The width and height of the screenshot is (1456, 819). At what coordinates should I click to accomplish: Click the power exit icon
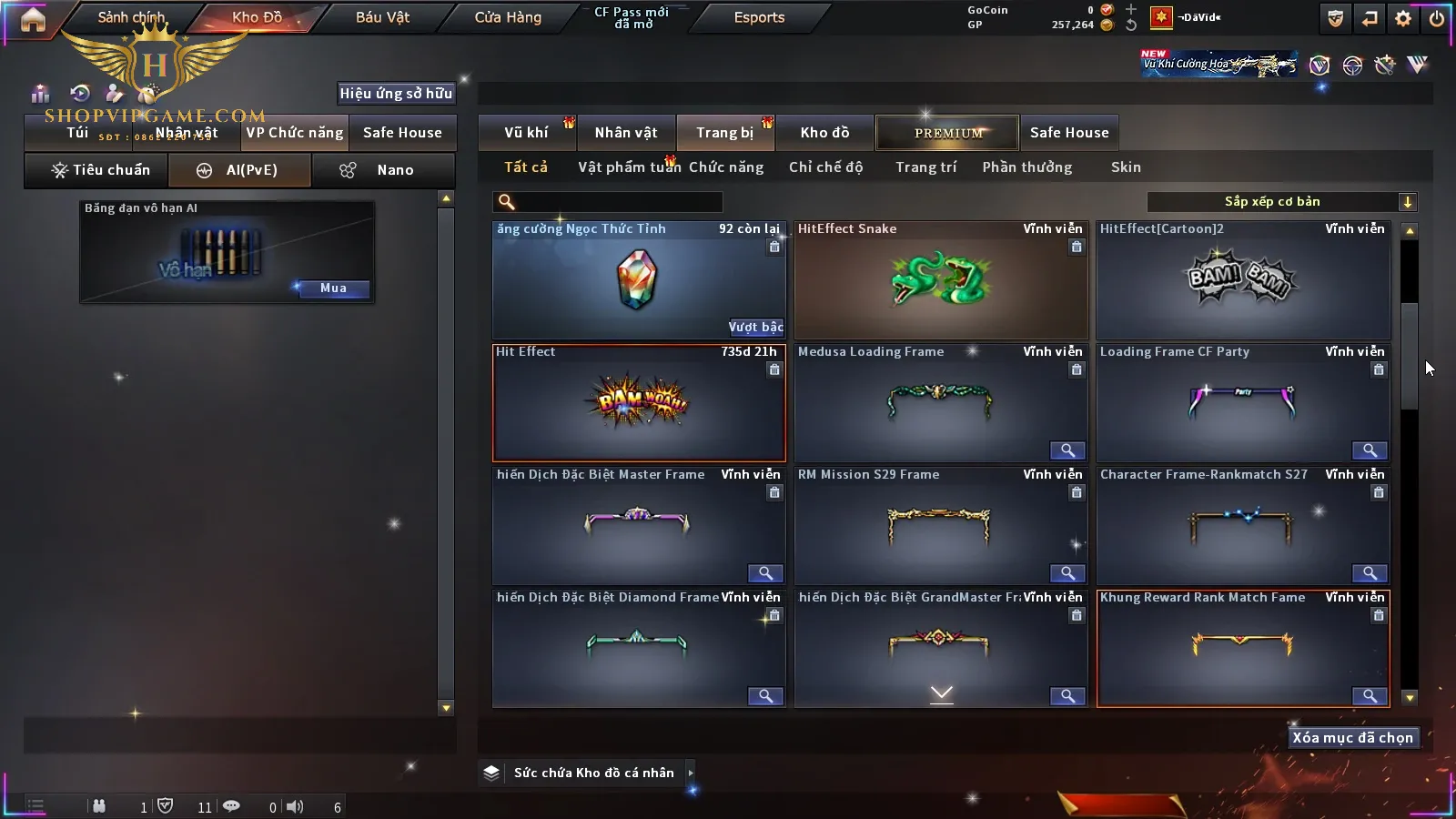point(1436,18)
